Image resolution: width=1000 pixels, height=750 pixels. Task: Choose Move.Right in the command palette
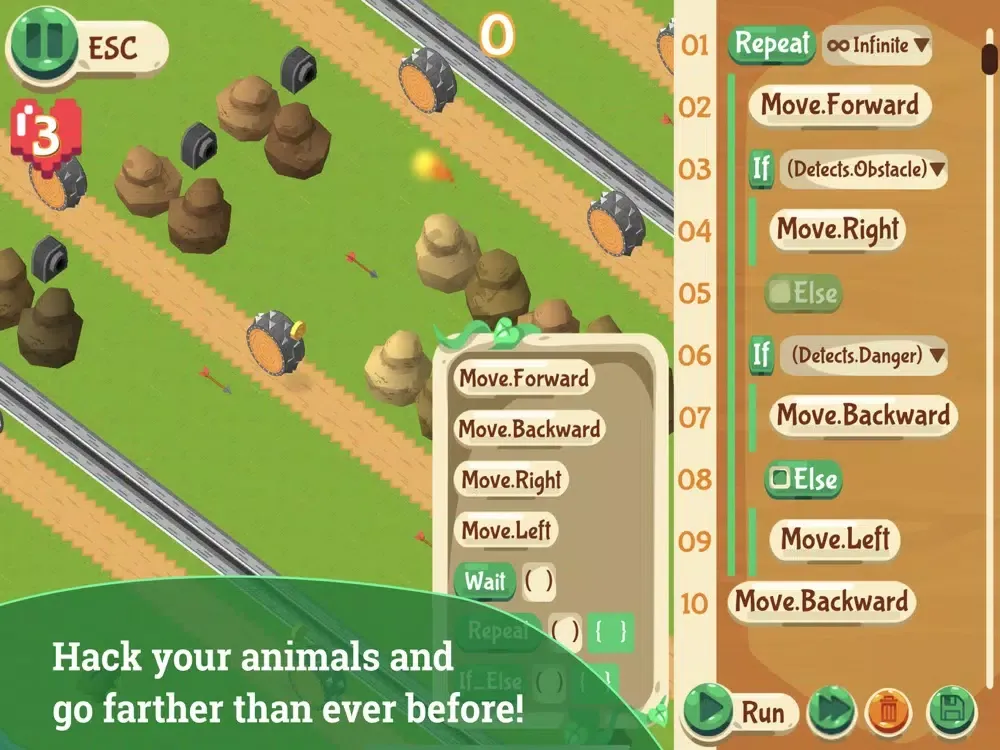click(x=511, y=480)
